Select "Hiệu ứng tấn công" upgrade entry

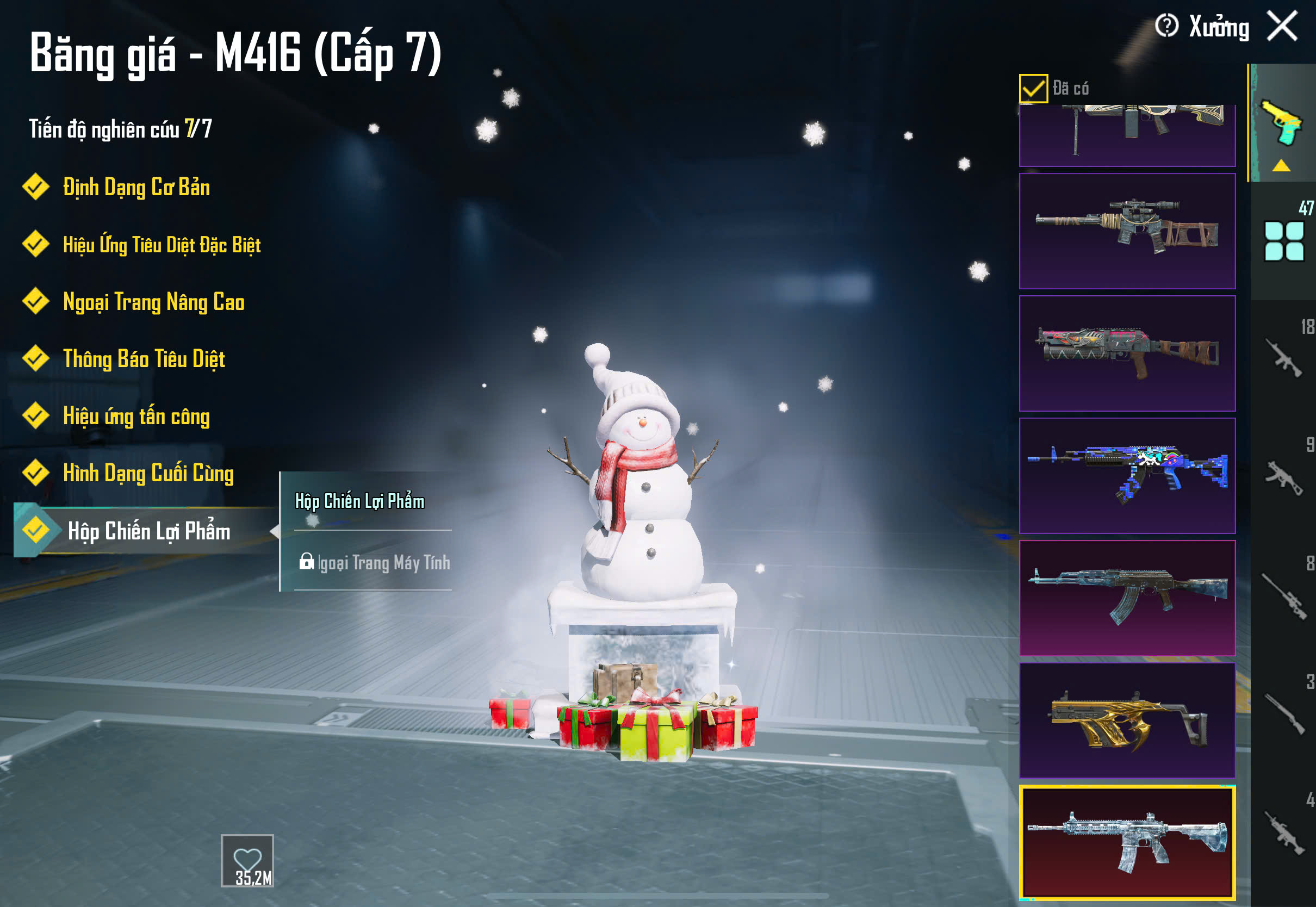[136, 417]
